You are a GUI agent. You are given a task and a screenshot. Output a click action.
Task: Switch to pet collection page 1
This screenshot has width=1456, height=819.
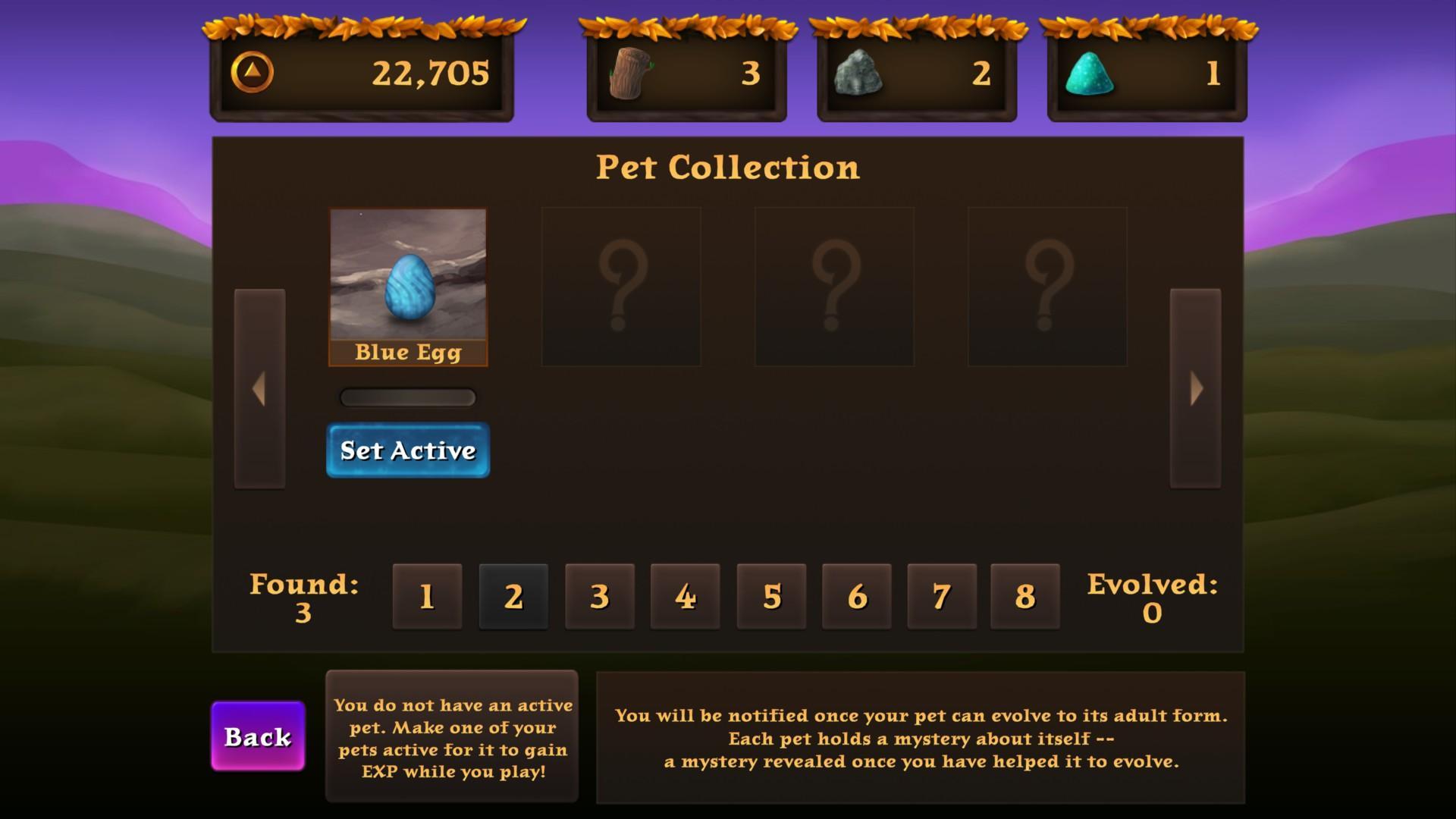(426, 596)
